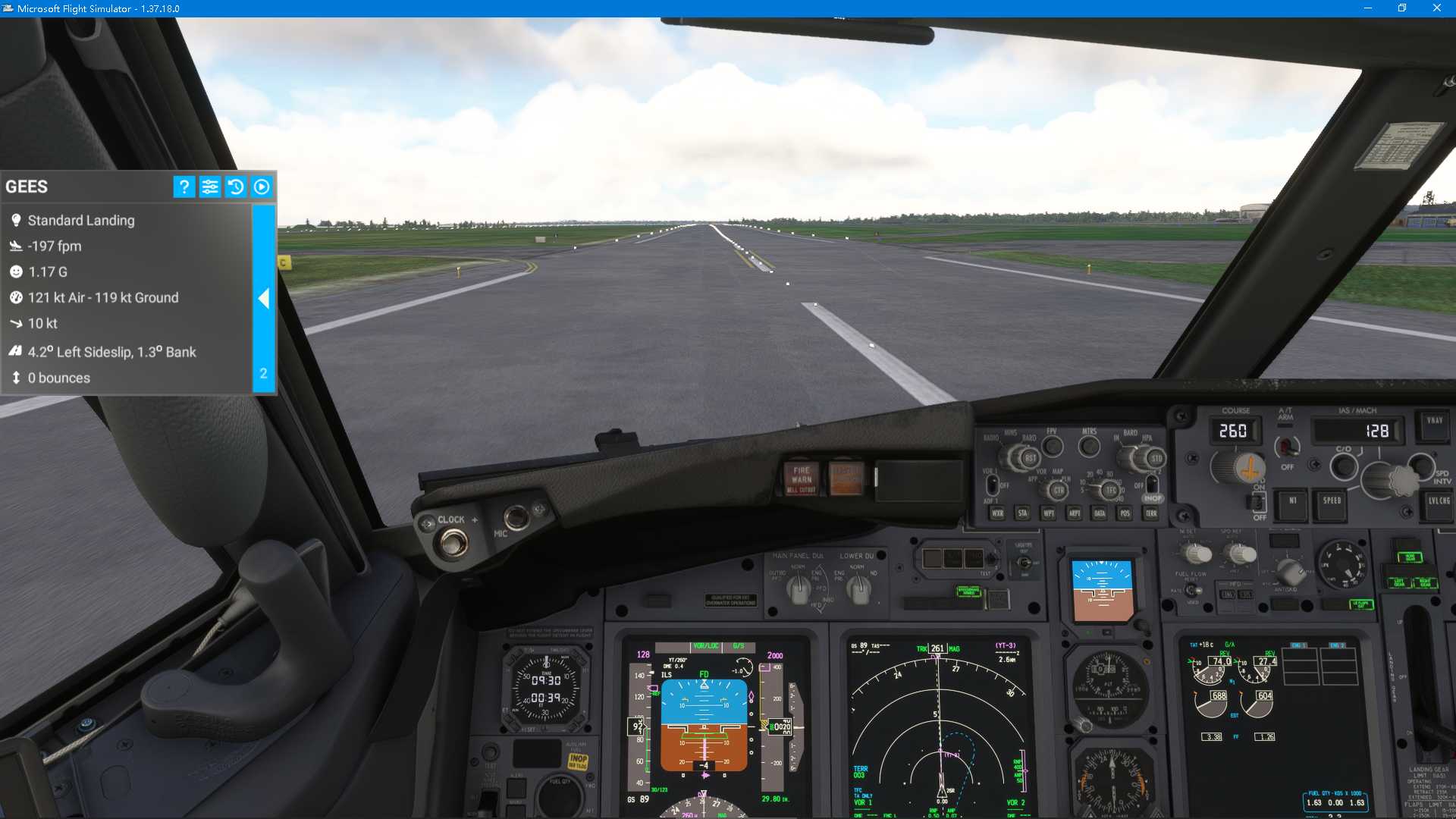Switch the flight director to OFF

pos(1259,504)
